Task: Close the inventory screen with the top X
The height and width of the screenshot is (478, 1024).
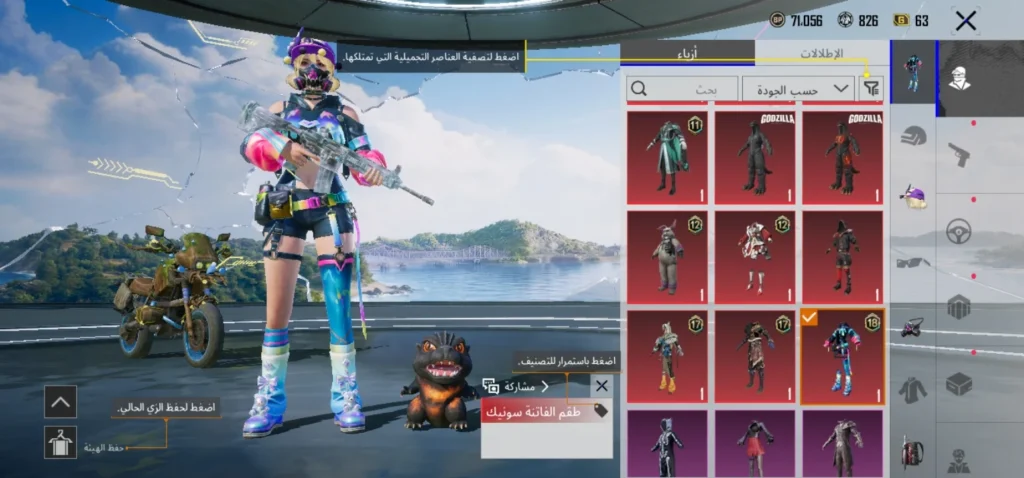Action: [x=965, y=21]
